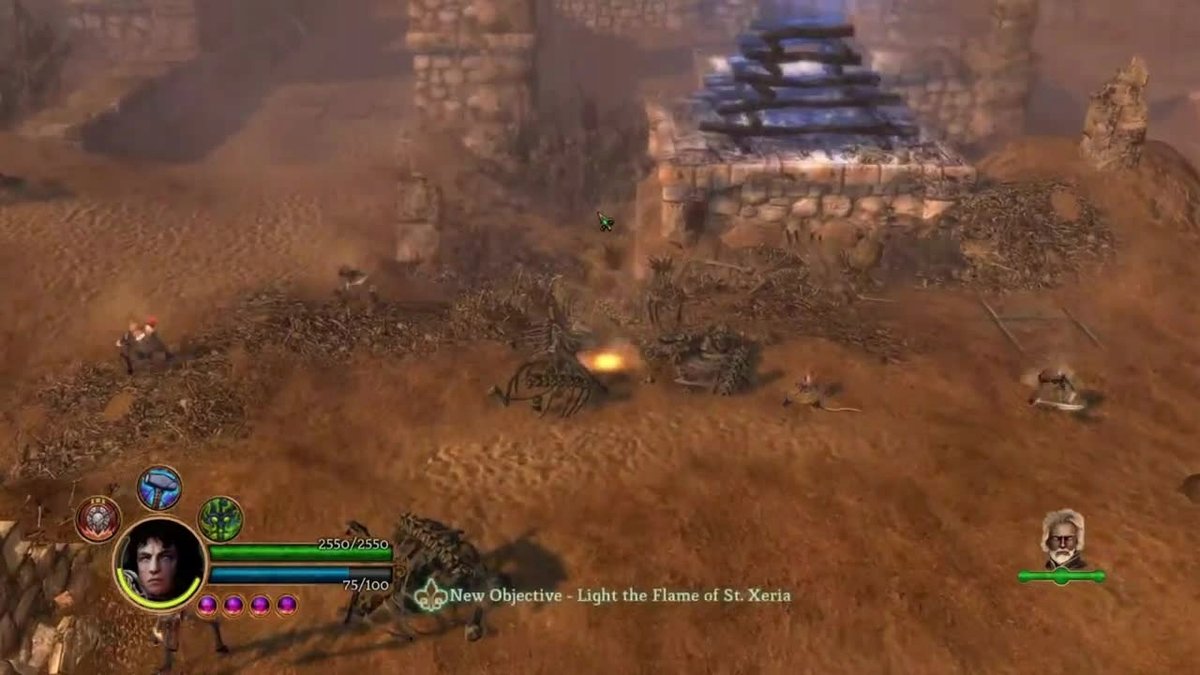Click the white-bearded companion portrait
Image resolution: width=1200 pixels, height=675 pixels.
1062,541
